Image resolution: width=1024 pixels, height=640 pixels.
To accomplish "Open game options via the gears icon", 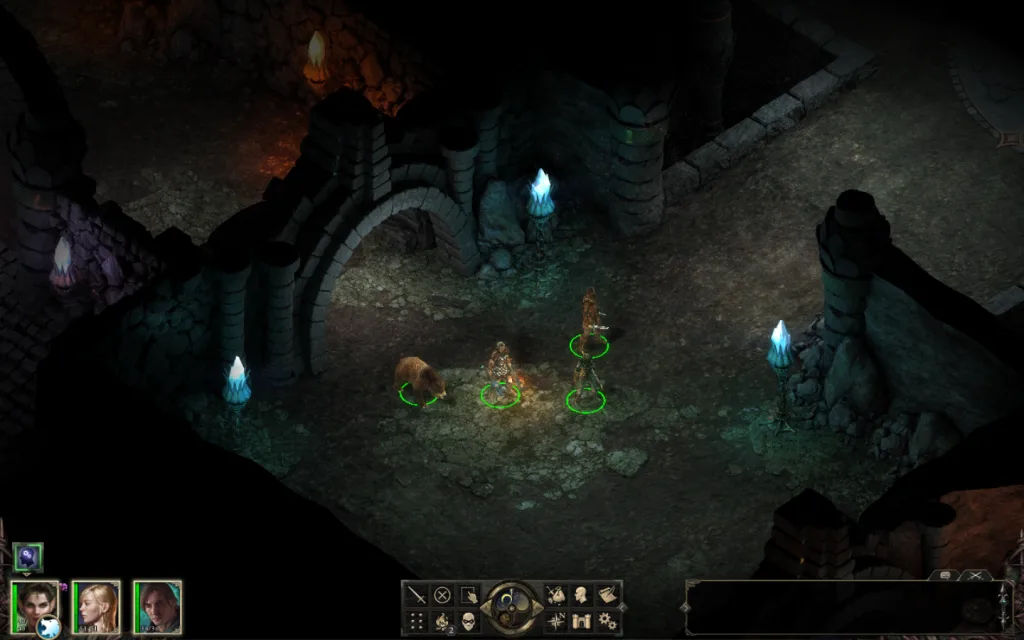I will pyautogui.click(x=606, y=621).
